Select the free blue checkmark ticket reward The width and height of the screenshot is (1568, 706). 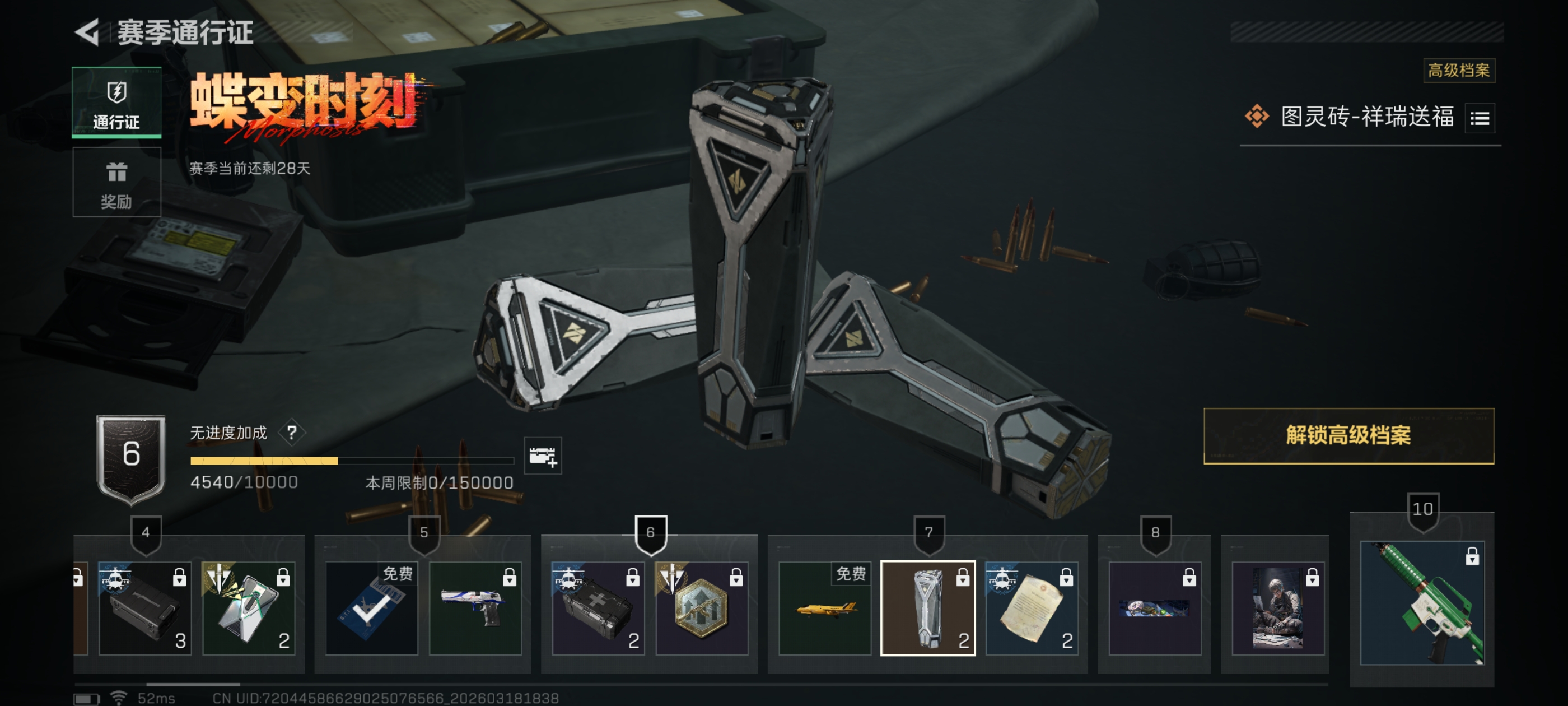click(371, 608)
